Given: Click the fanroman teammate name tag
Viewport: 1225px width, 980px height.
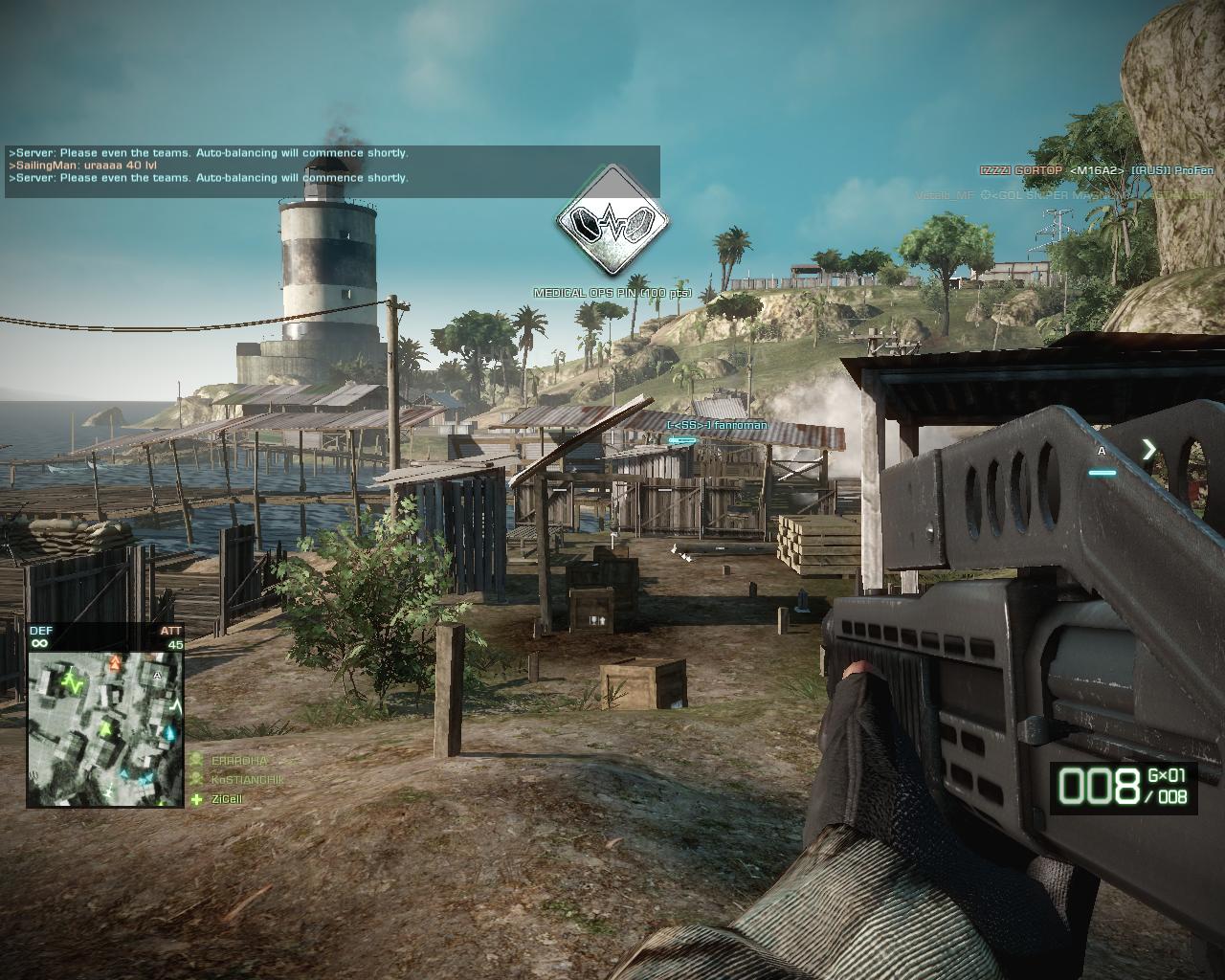Looking at the screenshot, I should [717, 425].
